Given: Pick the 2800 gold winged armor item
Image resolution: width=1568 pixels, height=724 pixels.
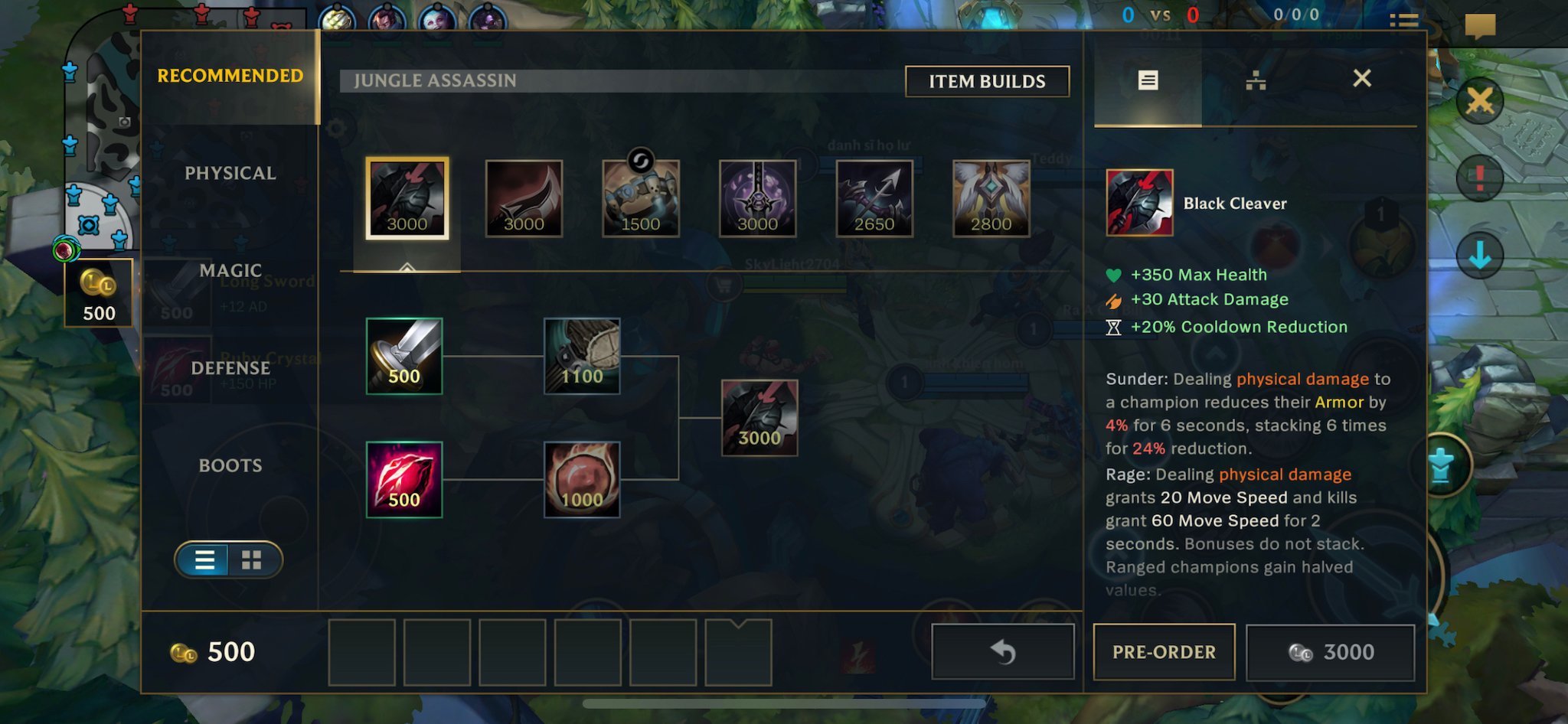Looking at the screenshot, I should tap(991, 198).
